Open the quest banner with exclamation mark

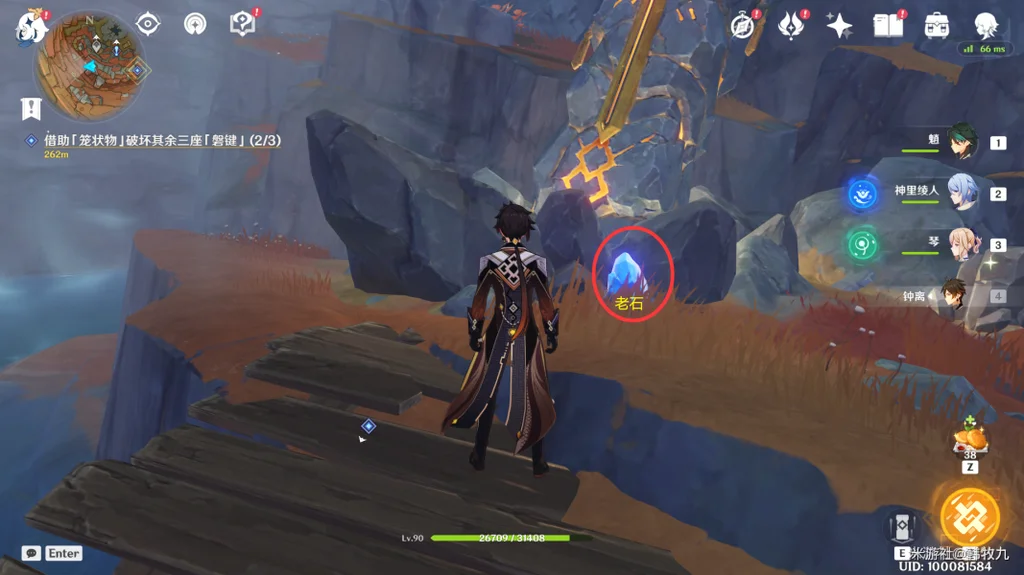point(31,107)
